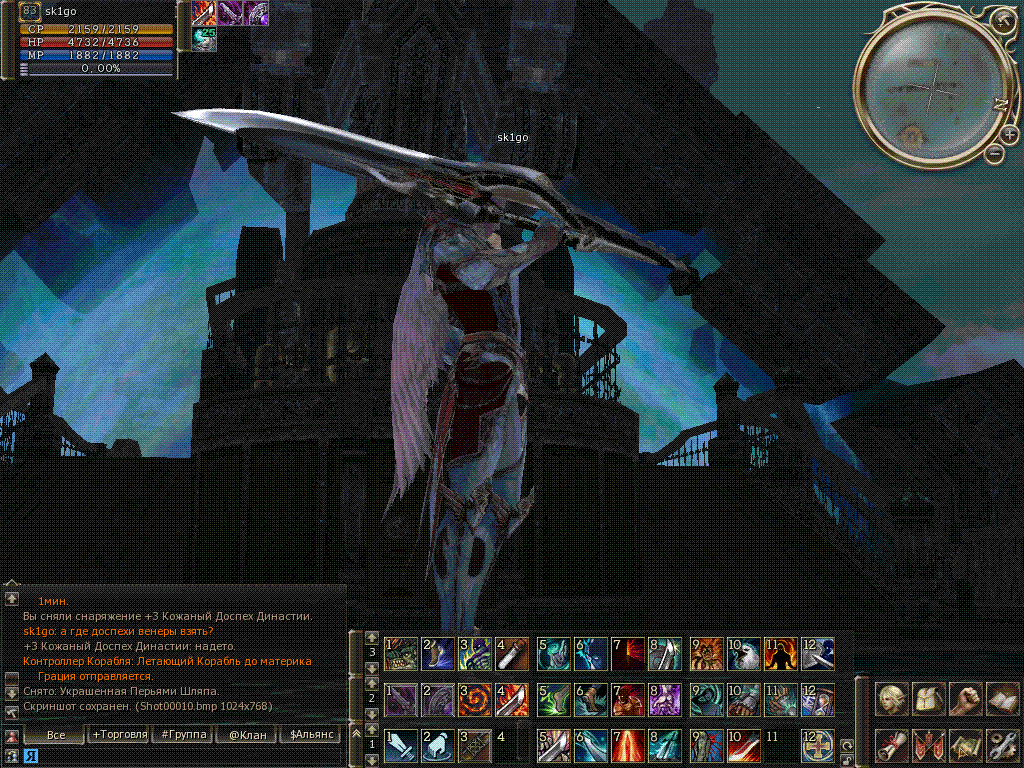
Task: Switch to the Все chat tab
Action: point(56,735)
